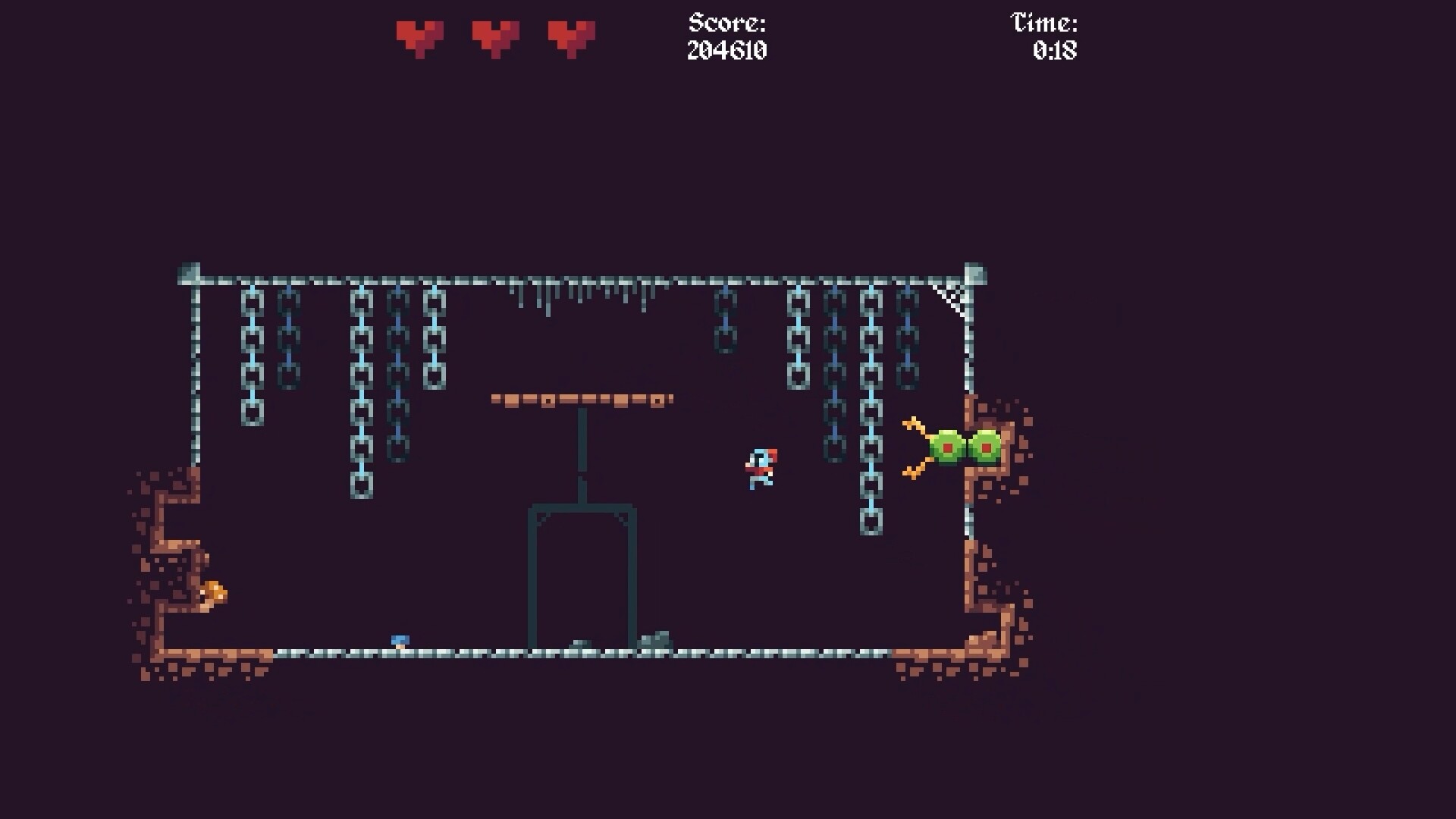Click the enemy's red eye center
1456x819 pixels.
947,448
